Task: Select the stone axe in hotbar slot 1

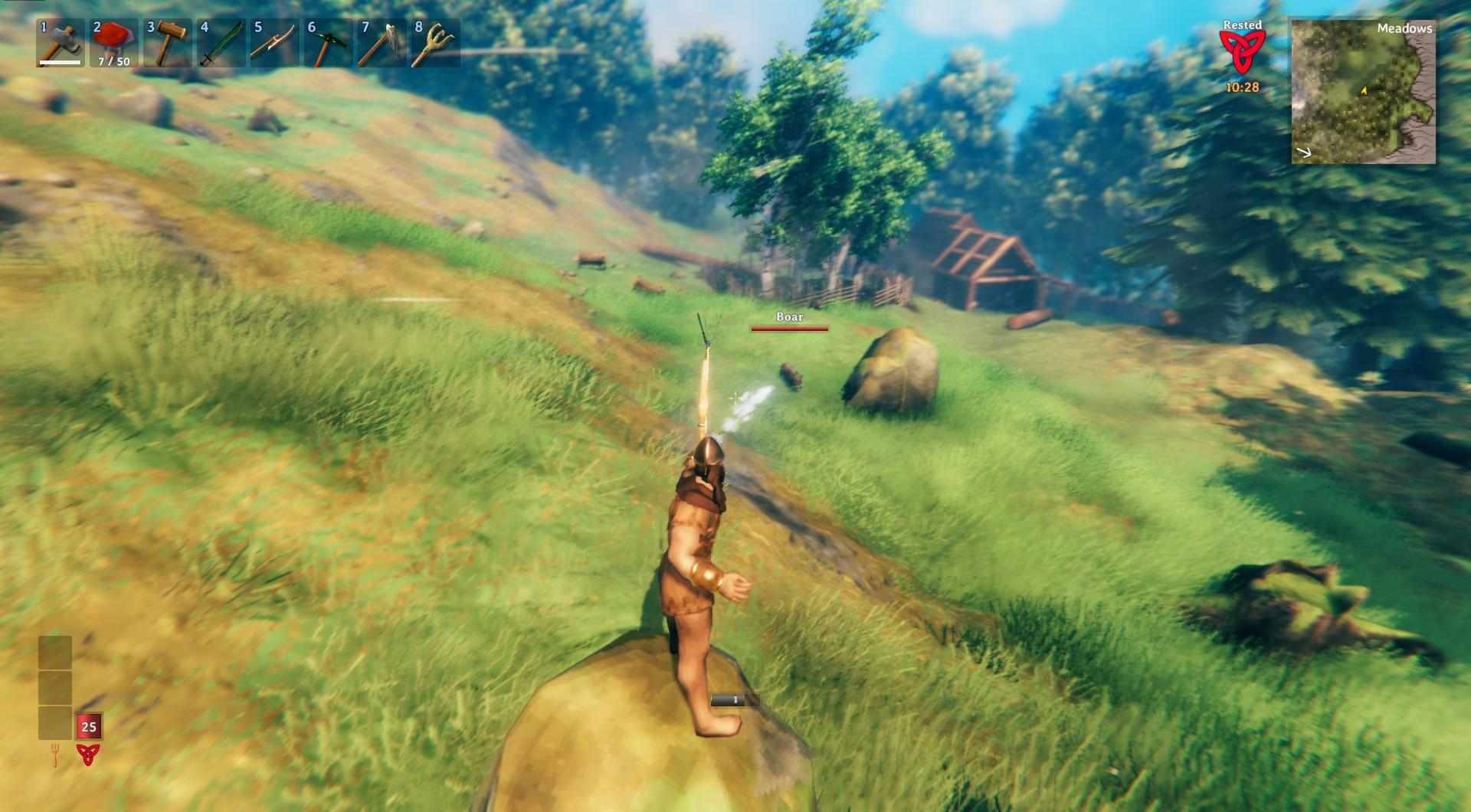Action: 60,43
